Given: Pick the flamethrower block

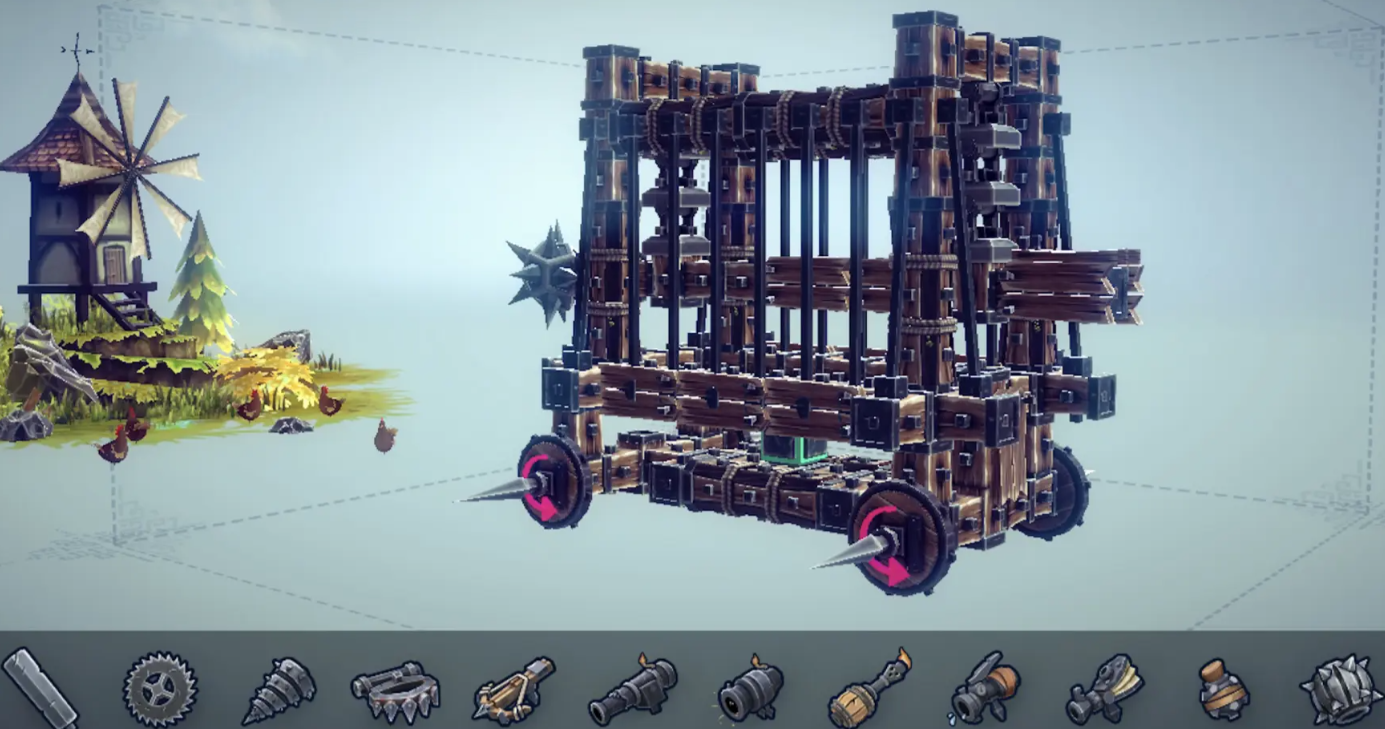Looking at the screenshot, I should coord(869,690).
